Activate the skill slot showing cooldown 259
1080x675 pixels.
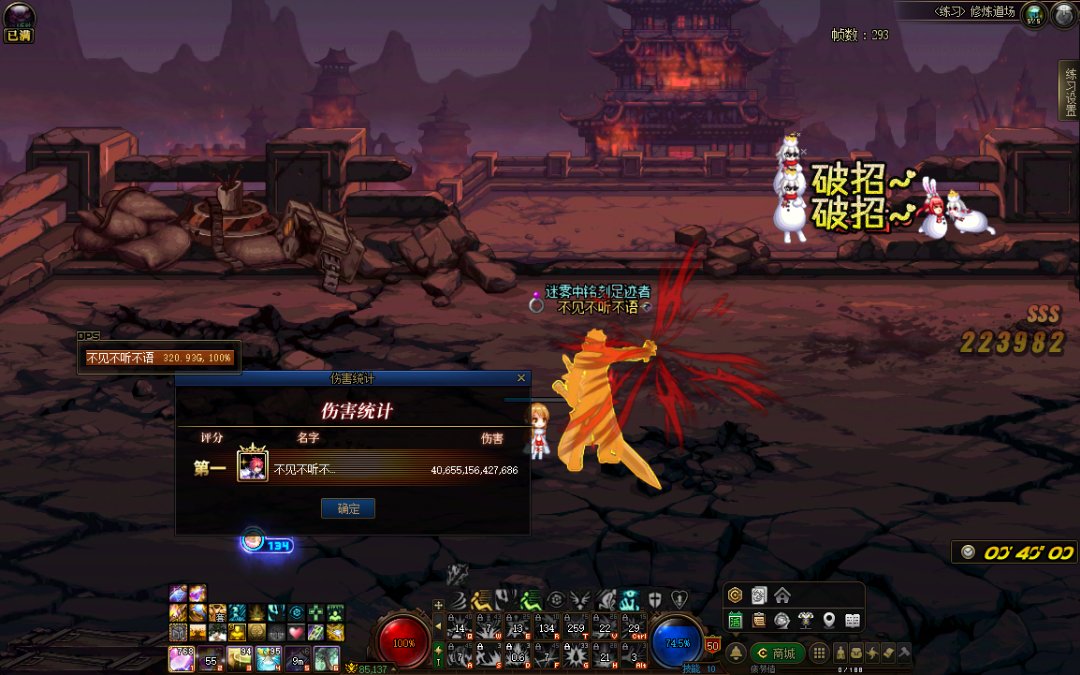[575, 626]
